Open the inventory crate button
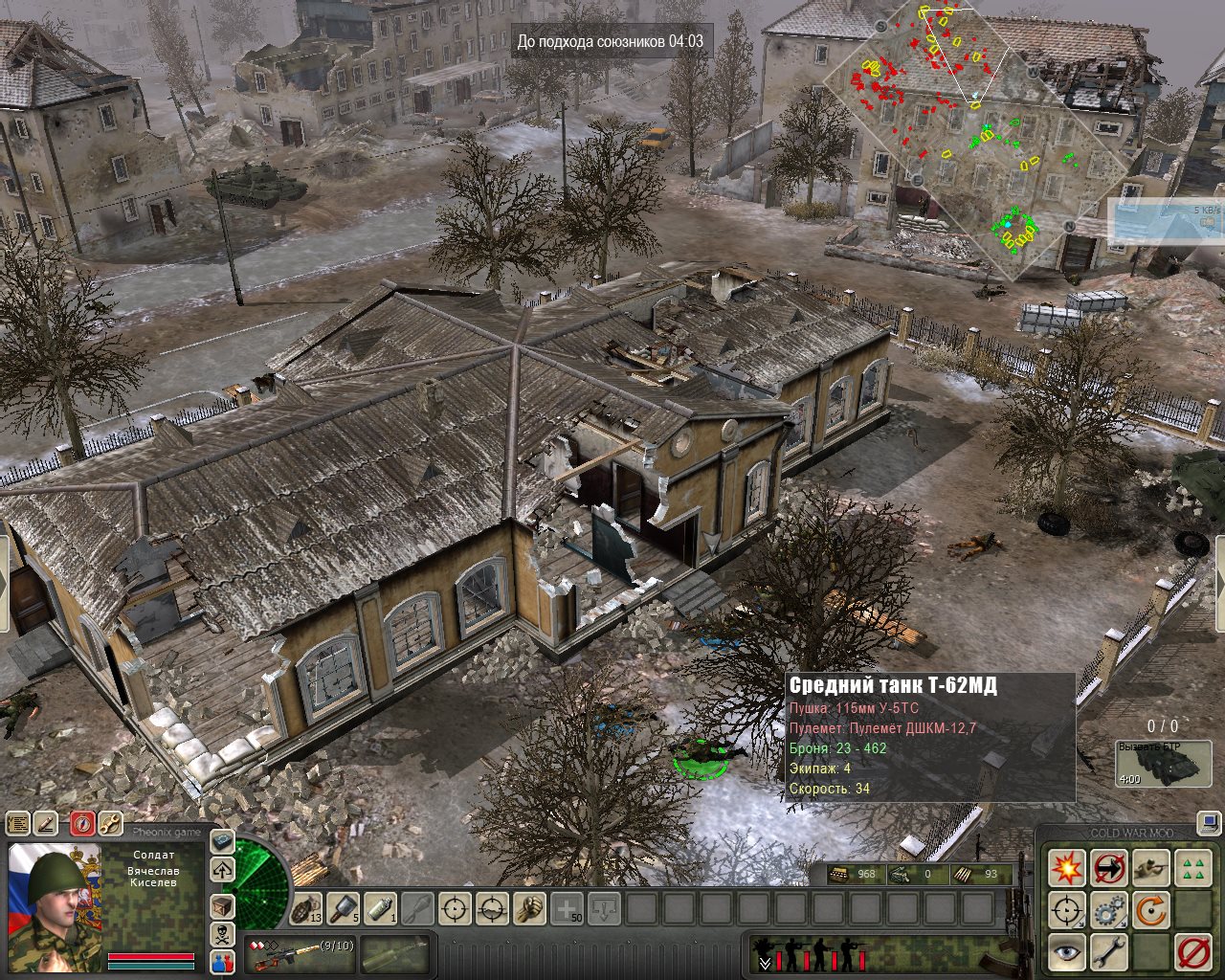This screenshot has width=1225, height=980. tap(222, 905)
